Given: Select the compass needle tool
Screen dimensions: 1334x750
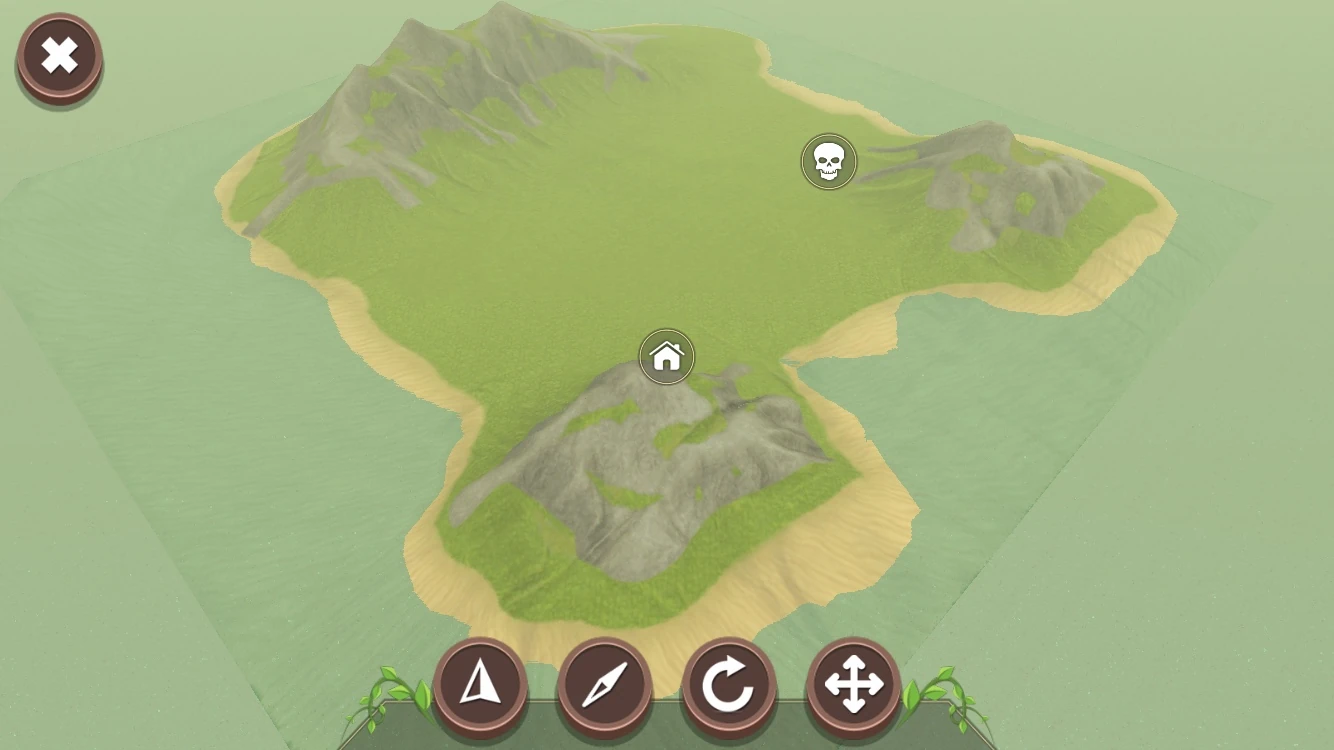Looking at the screenshot, I should (x=607, y=685).
